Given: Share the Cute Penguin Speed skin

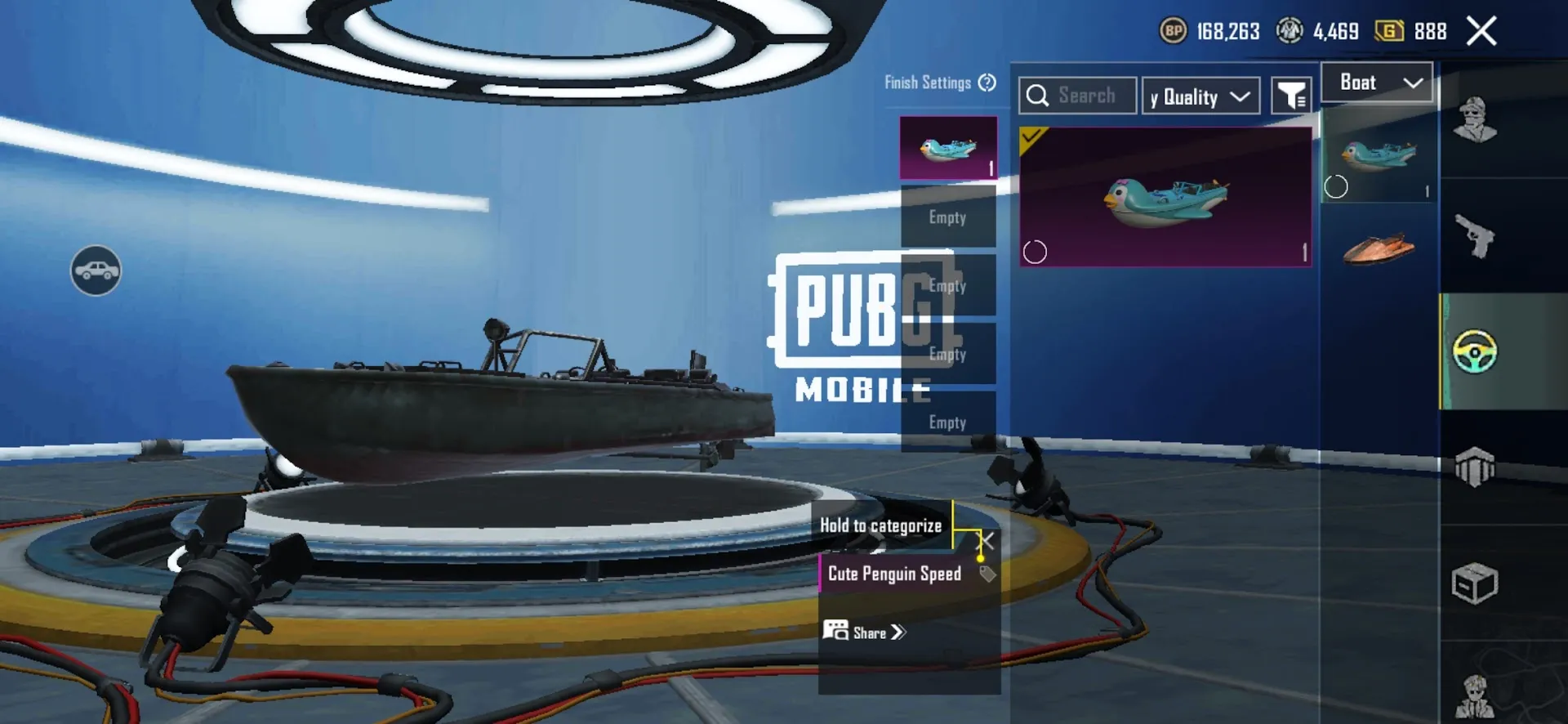Looking at the screenshot, I should coord(866,632).
